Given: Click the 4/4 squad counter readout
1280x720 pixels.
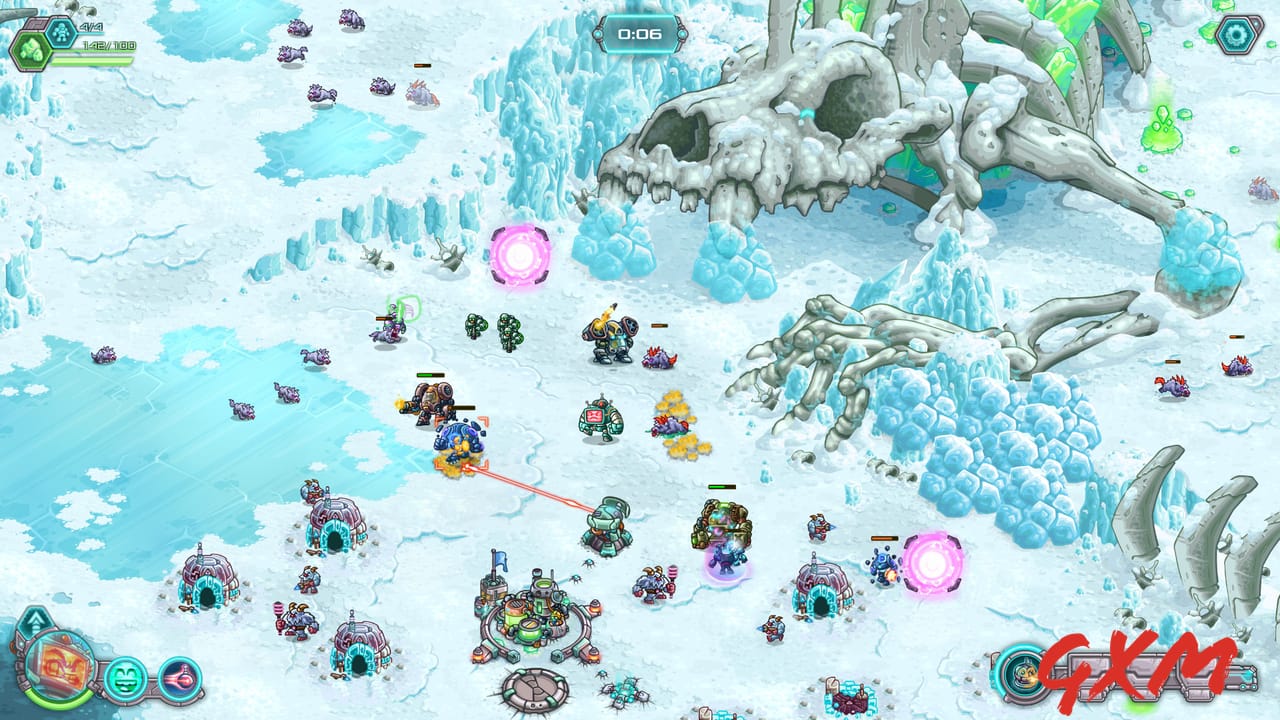Looking at the screenshot, I should pos(90,27).
